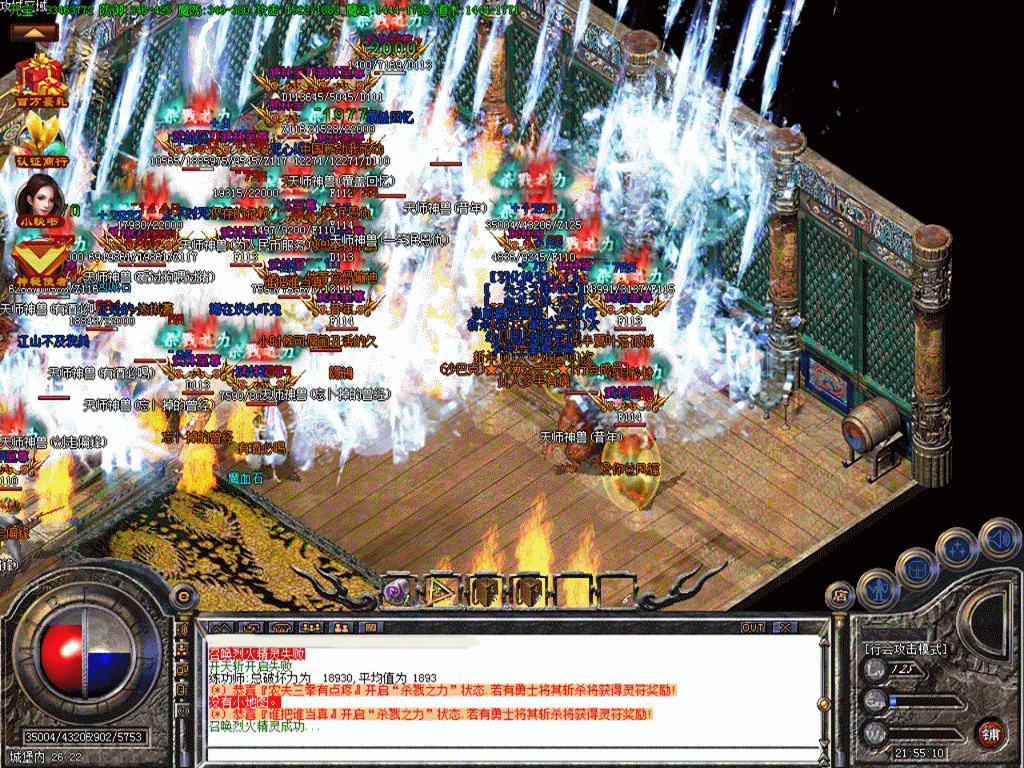Close the chat panel with the X button
Image resolution: width=1024 pixels, height=768 pixels.
tap(786, 627)
